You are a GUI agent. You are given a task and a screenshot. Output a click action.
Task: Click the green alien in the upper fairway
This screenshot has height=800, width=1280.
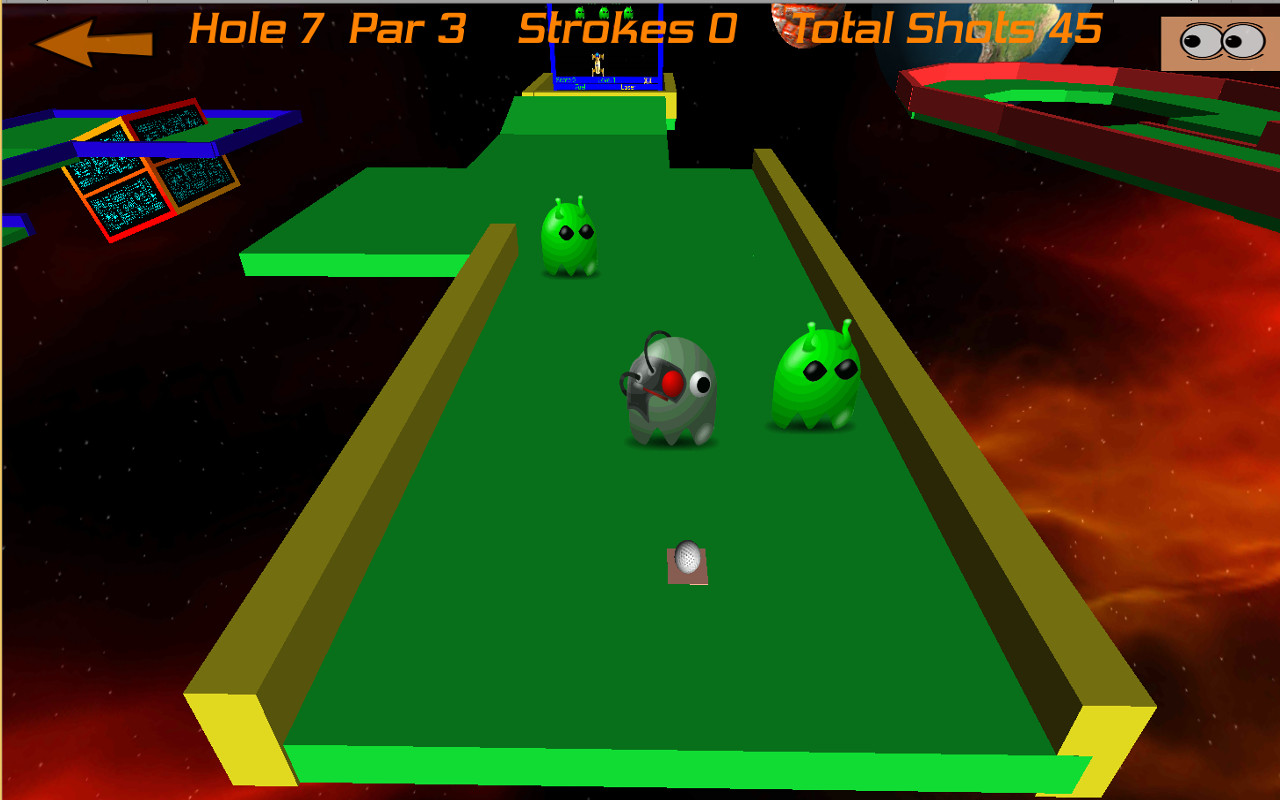point(570,240)
